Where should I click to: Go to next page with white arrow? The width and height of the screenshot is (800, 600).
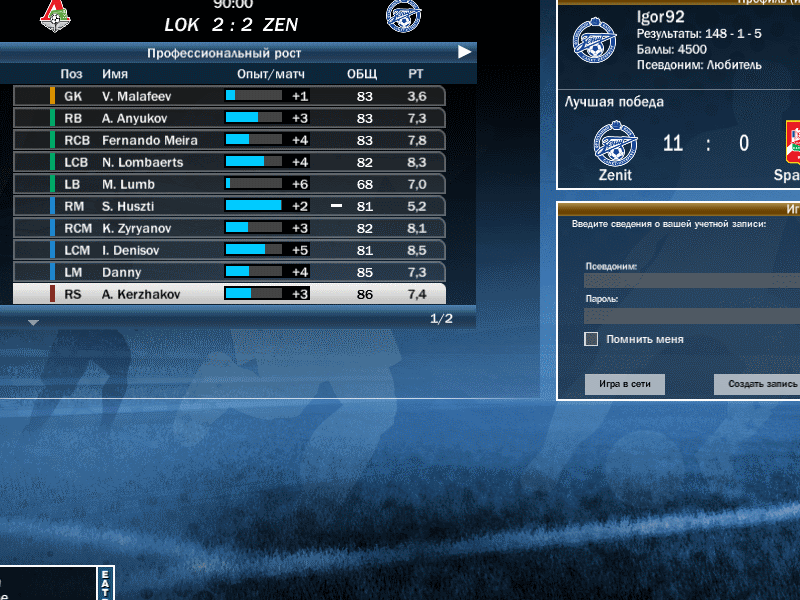coord(465,52)
